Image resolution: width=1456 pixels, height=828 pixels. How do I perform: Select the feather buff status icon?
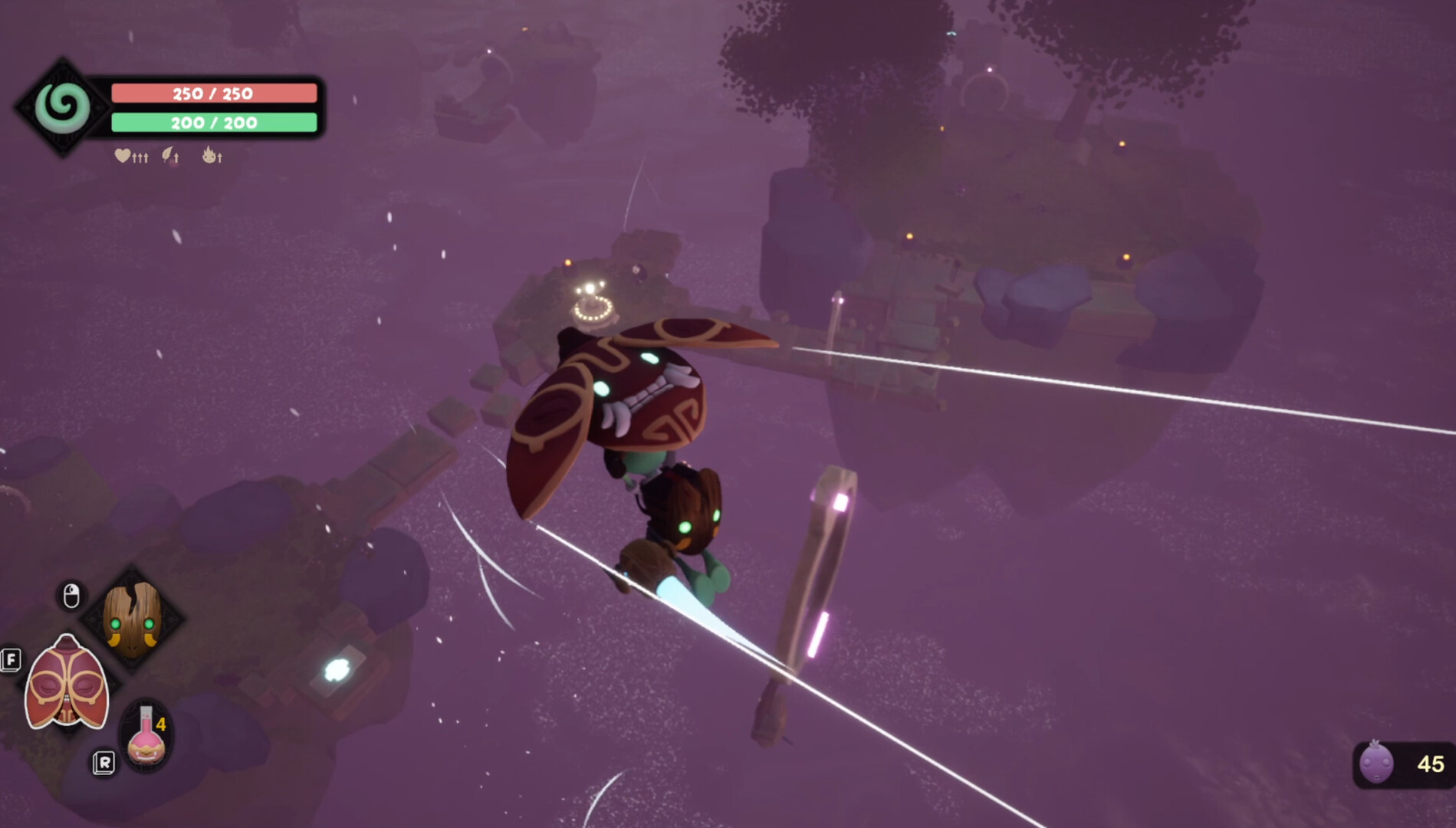coord(169,156)
